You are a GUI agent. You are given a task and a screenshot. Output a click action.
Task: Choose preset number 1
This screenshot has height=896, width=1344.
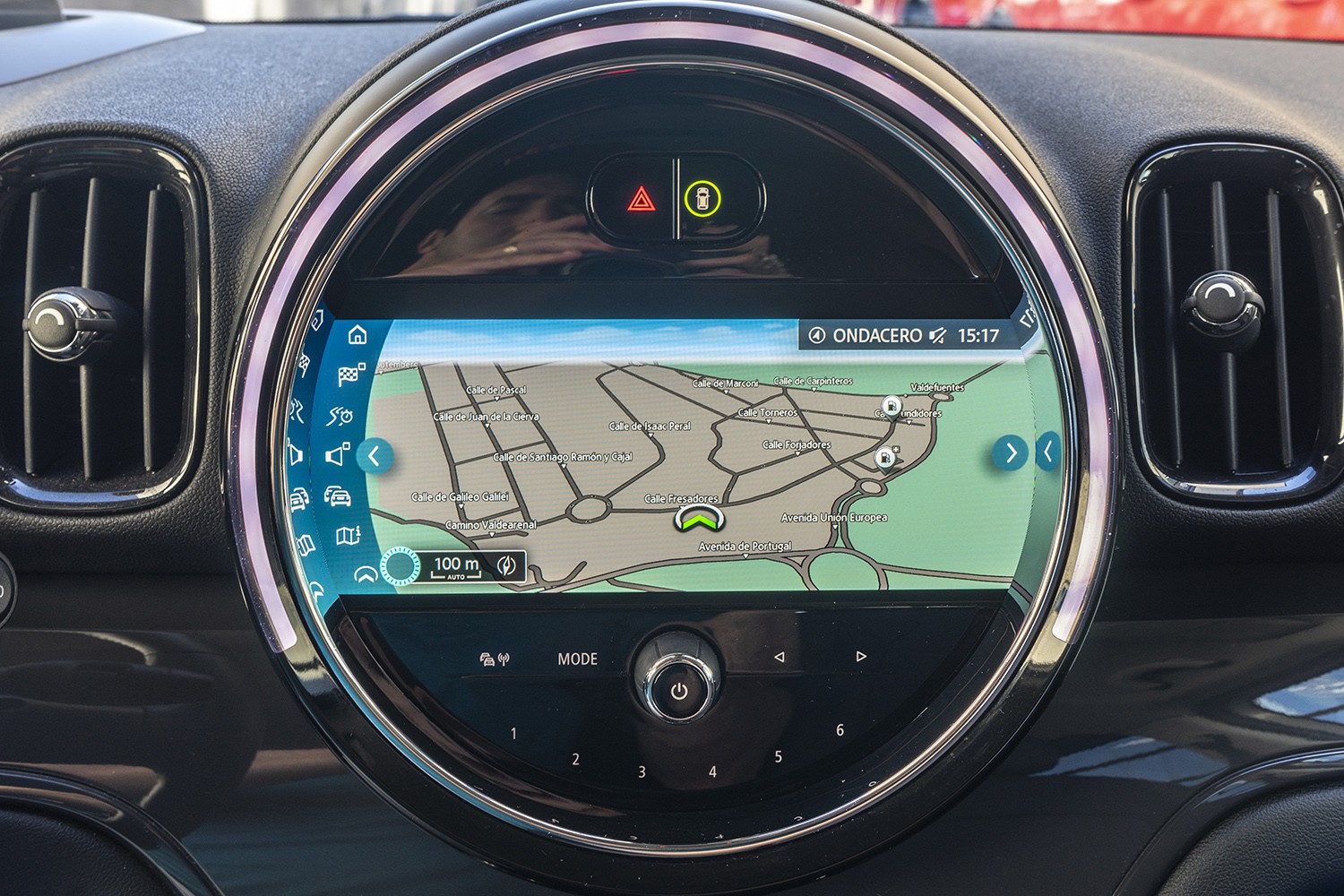point(513,734)
